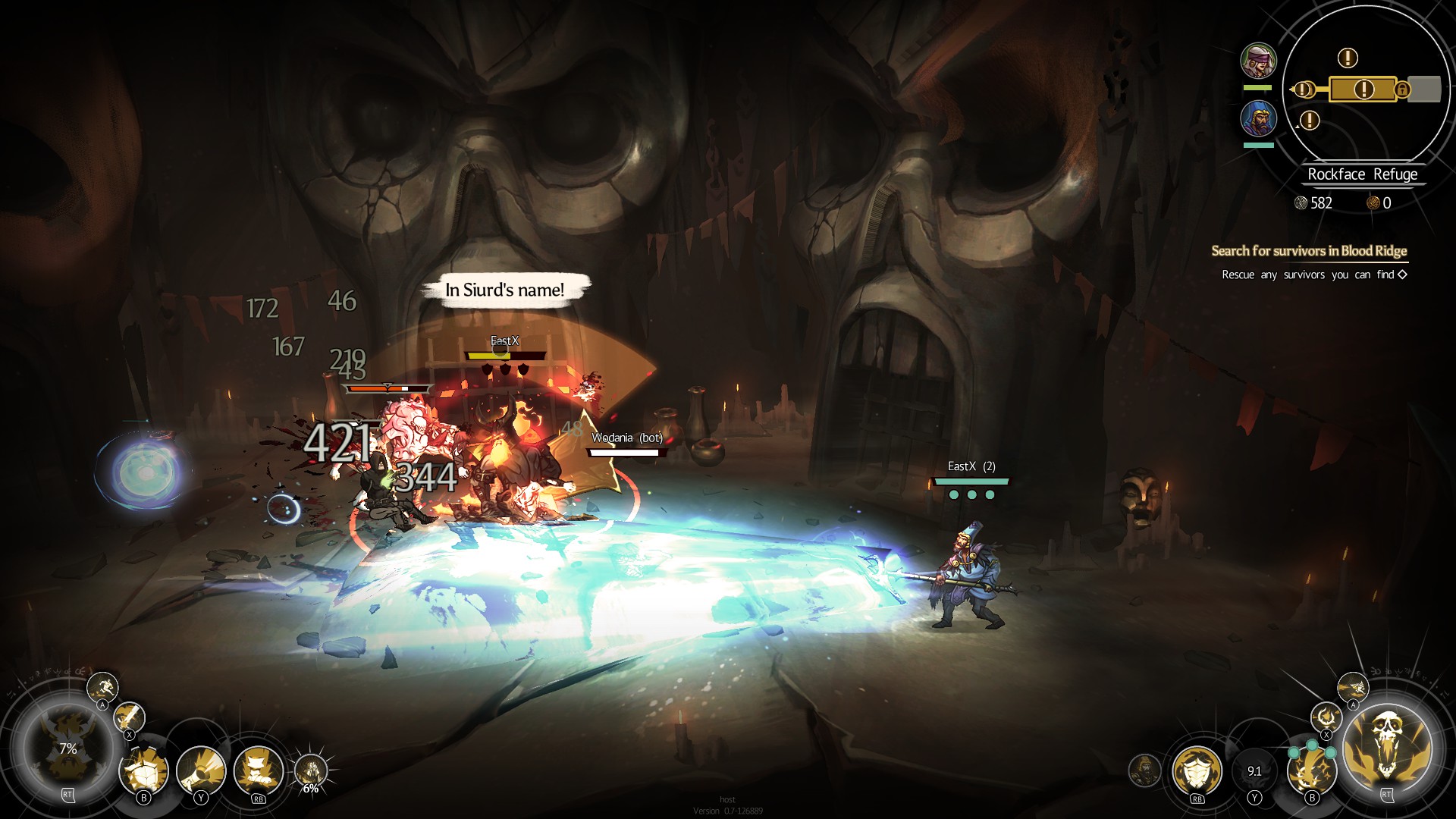Click the Rockface Refuge location label

(x=1362, y=174)
